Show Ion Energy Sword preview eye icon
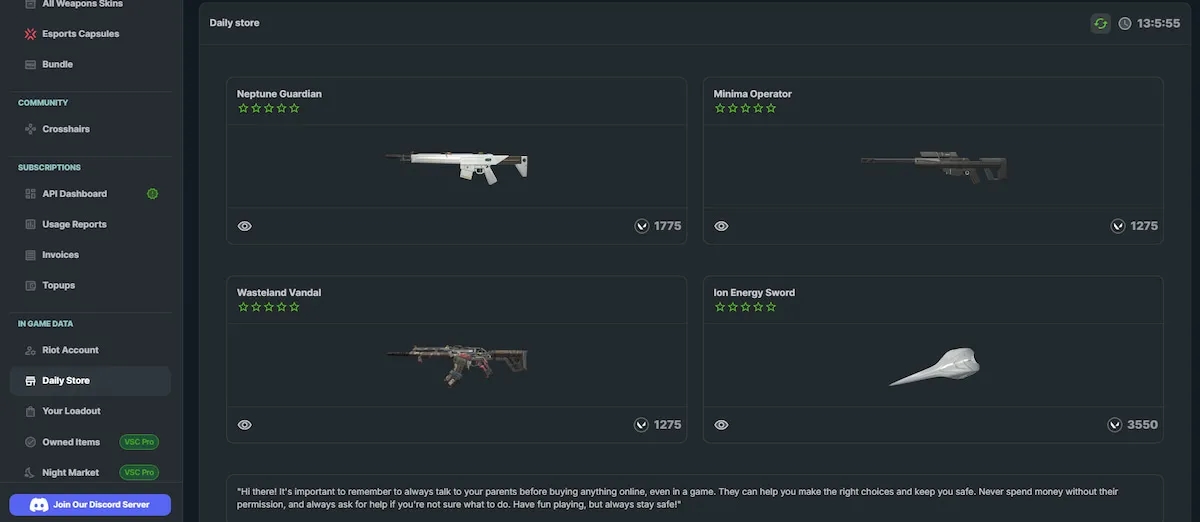 point(722,425)
